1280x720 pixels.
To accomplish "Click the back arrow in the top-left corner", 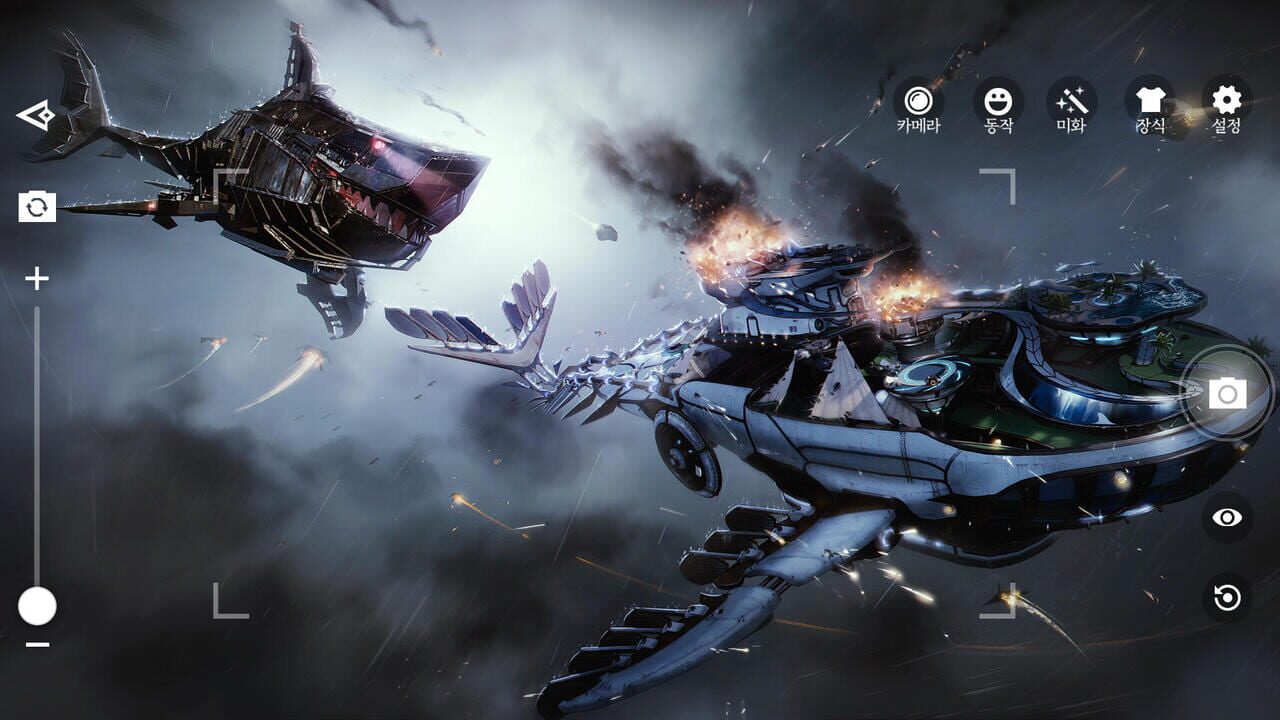I will point(36,115).
